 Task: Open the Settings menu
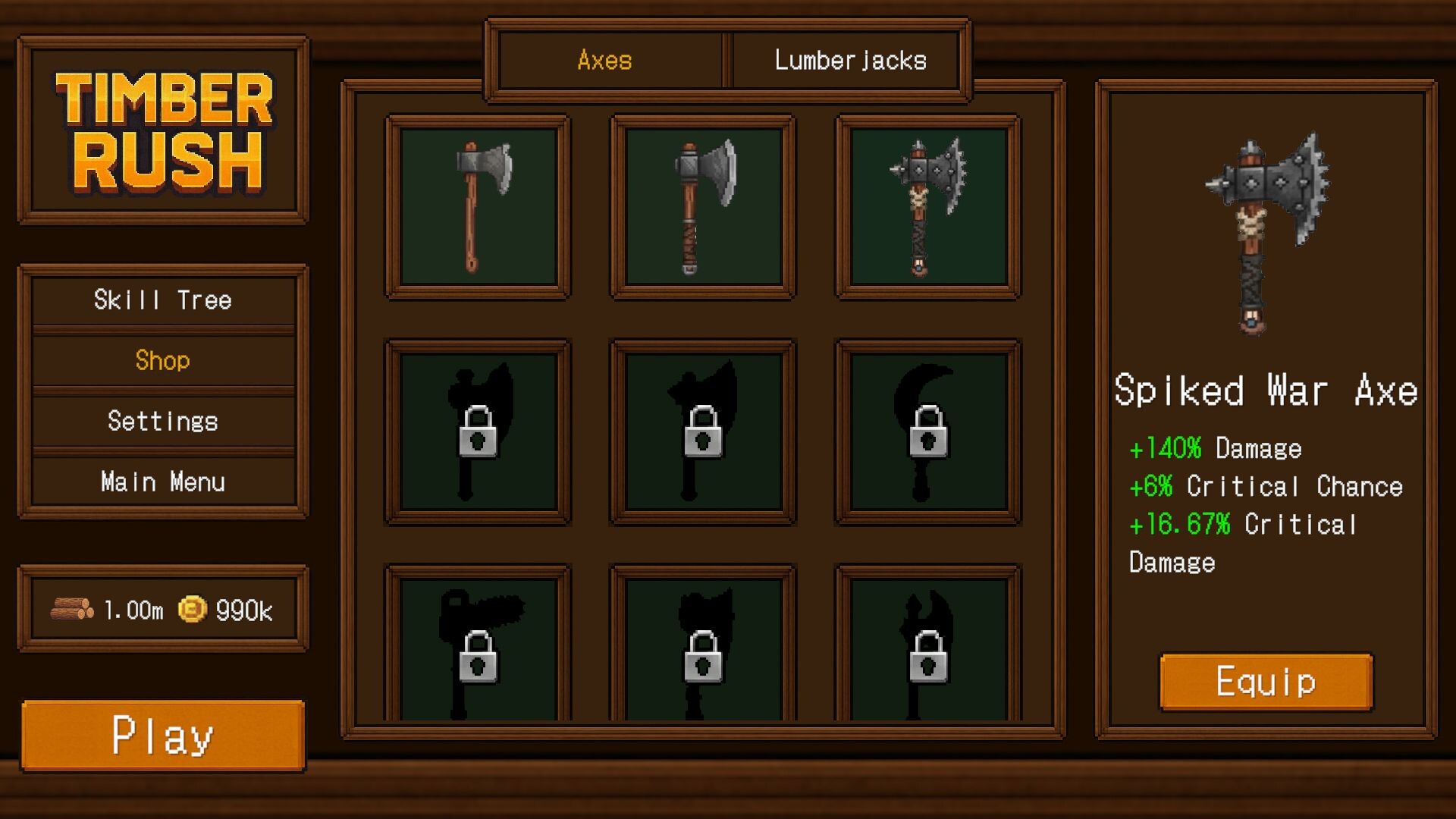click(x=162, y=421)
